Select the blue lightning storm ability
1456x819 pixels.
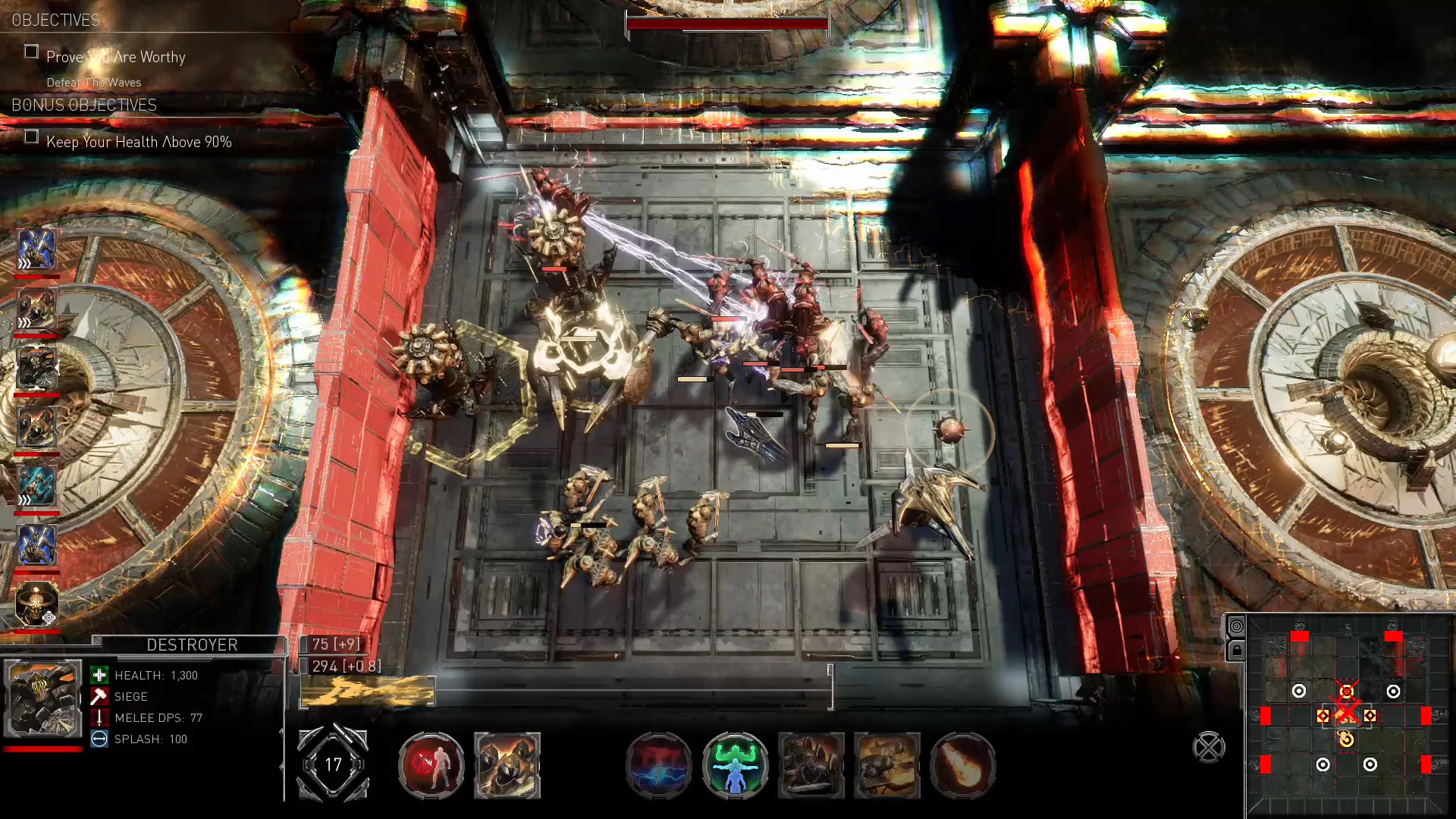(659, 766)
